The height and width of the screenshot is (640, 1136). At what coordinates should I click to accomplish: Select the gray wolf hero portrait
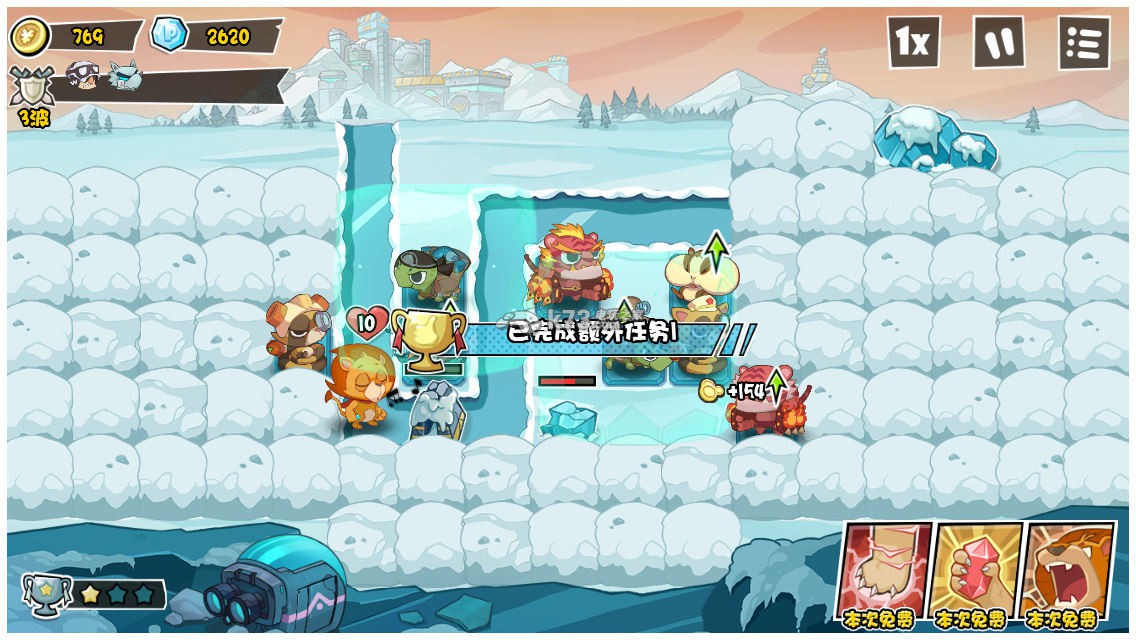125,76
